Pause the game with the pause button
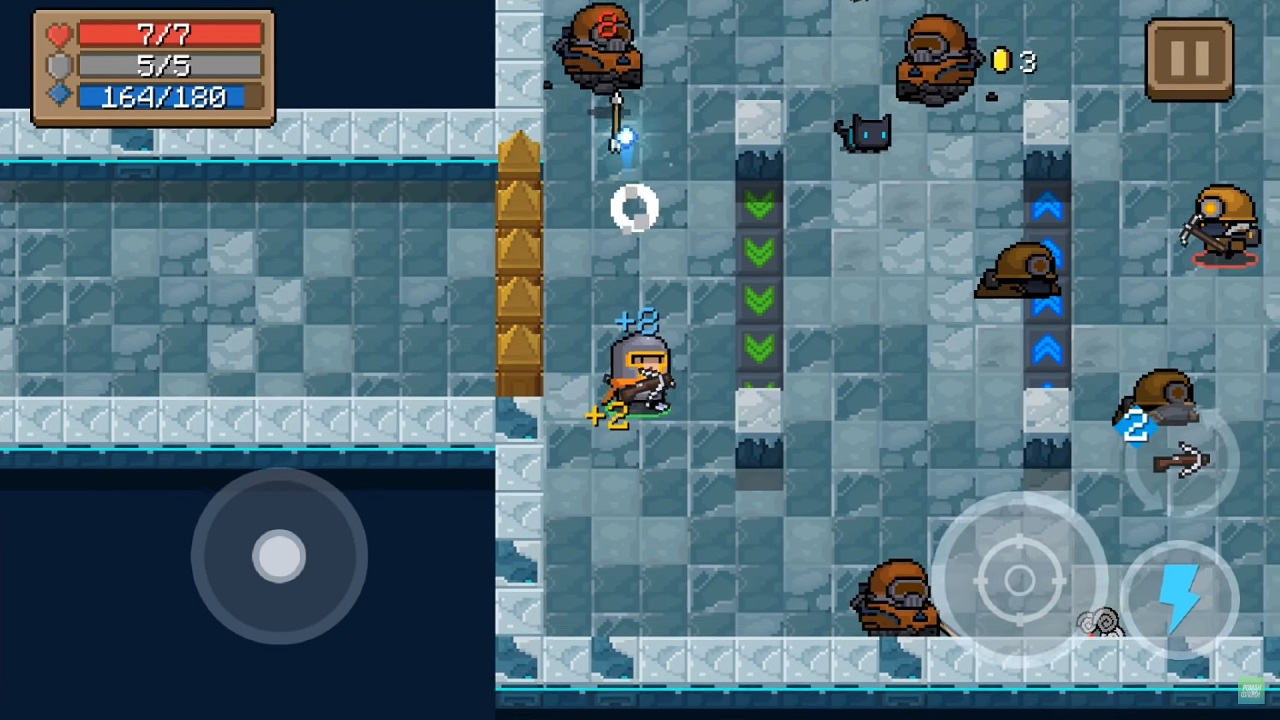The height and width of the screenshot is (720, 1280). pyautogui.click(x=1189, y=59)
